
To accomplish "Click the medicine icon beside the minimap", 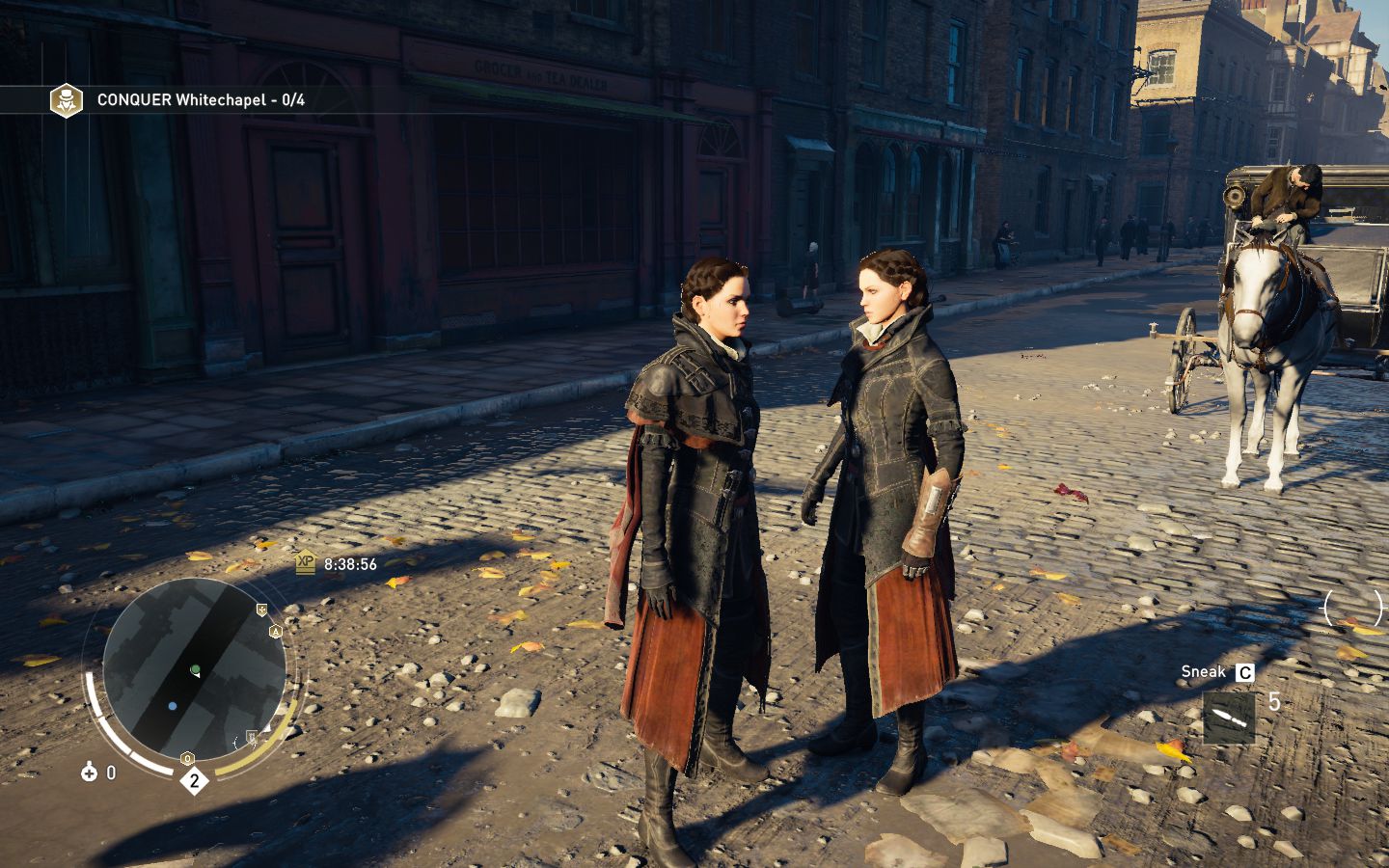I will point(90,772).
